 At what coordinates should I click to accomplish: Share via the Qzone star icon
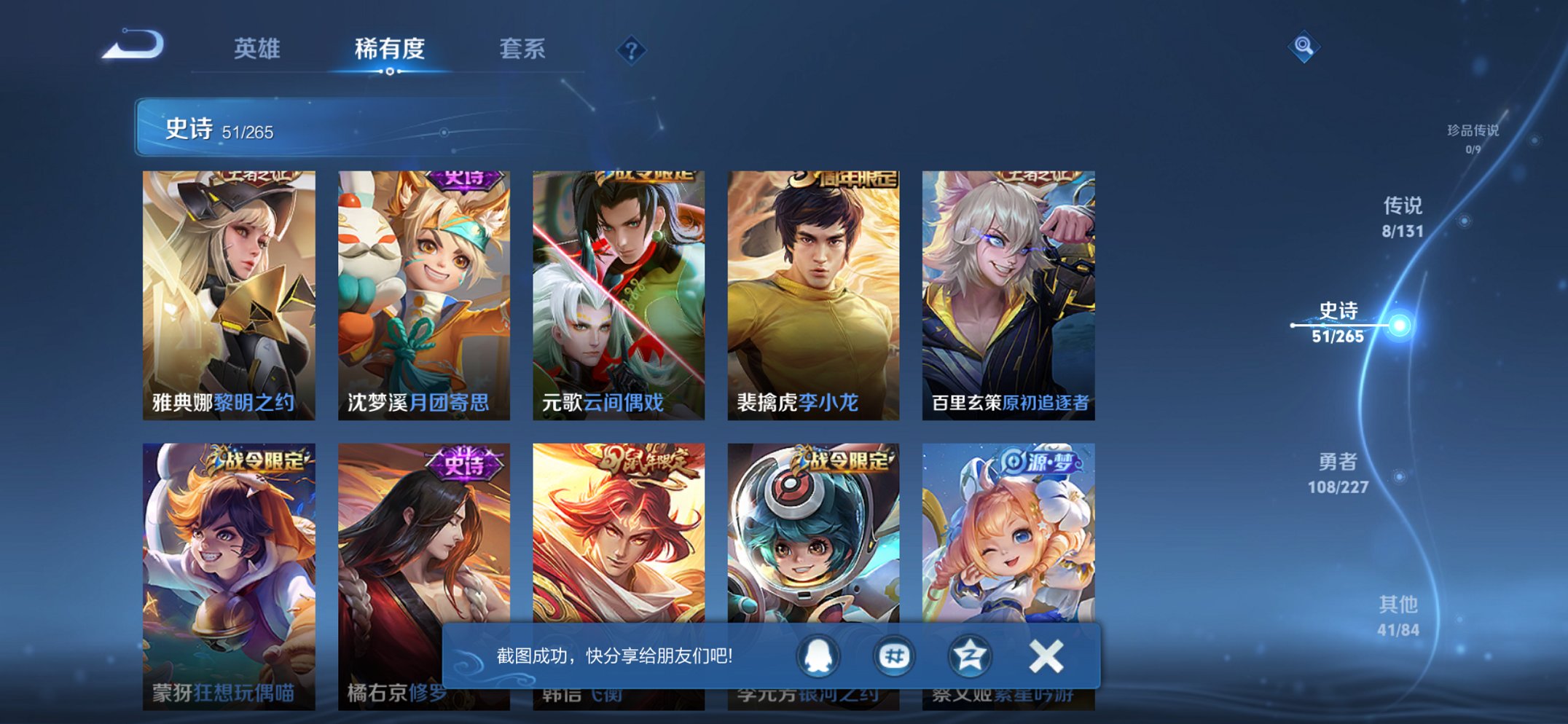[x=969, y=656]
